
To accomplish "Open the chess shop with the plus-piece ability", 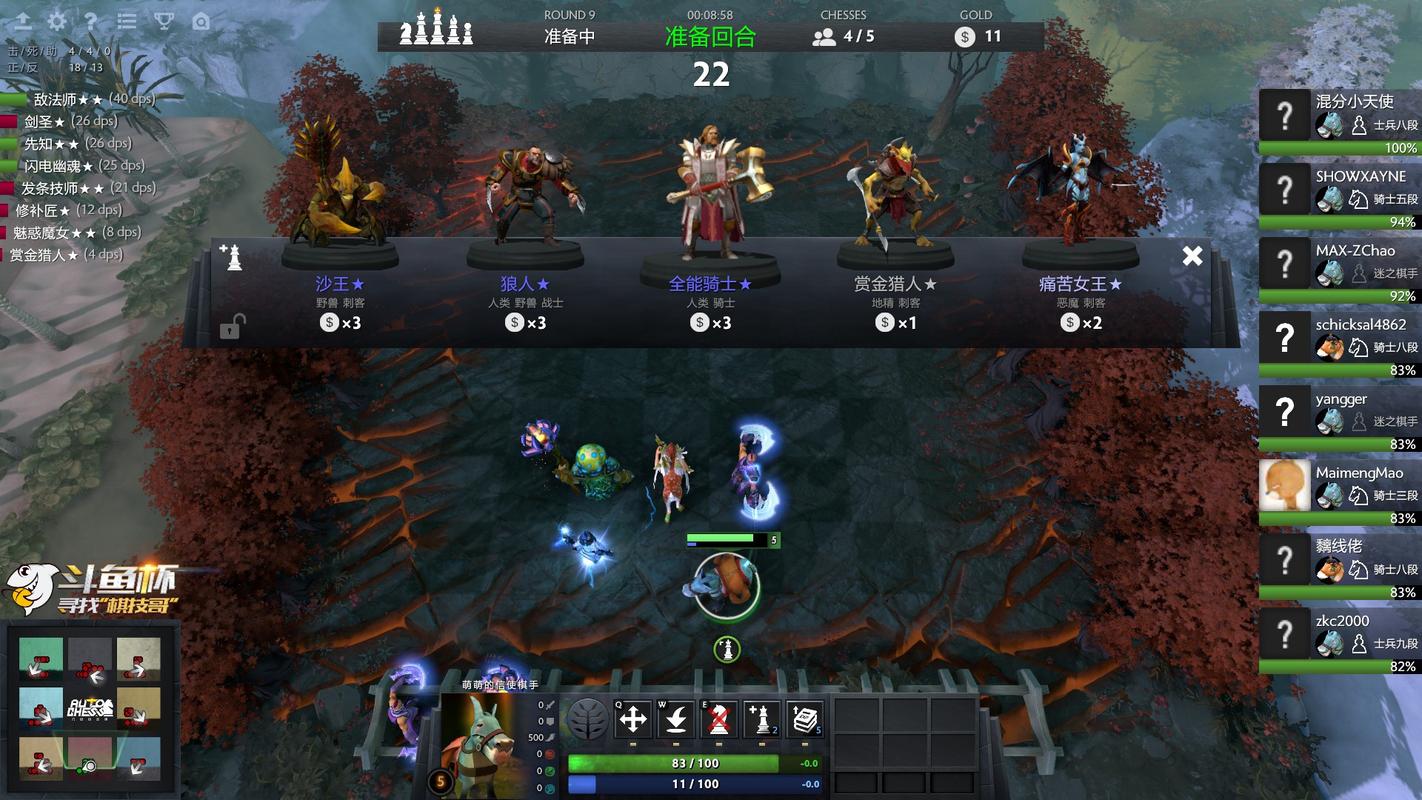I will coord(762,719).
